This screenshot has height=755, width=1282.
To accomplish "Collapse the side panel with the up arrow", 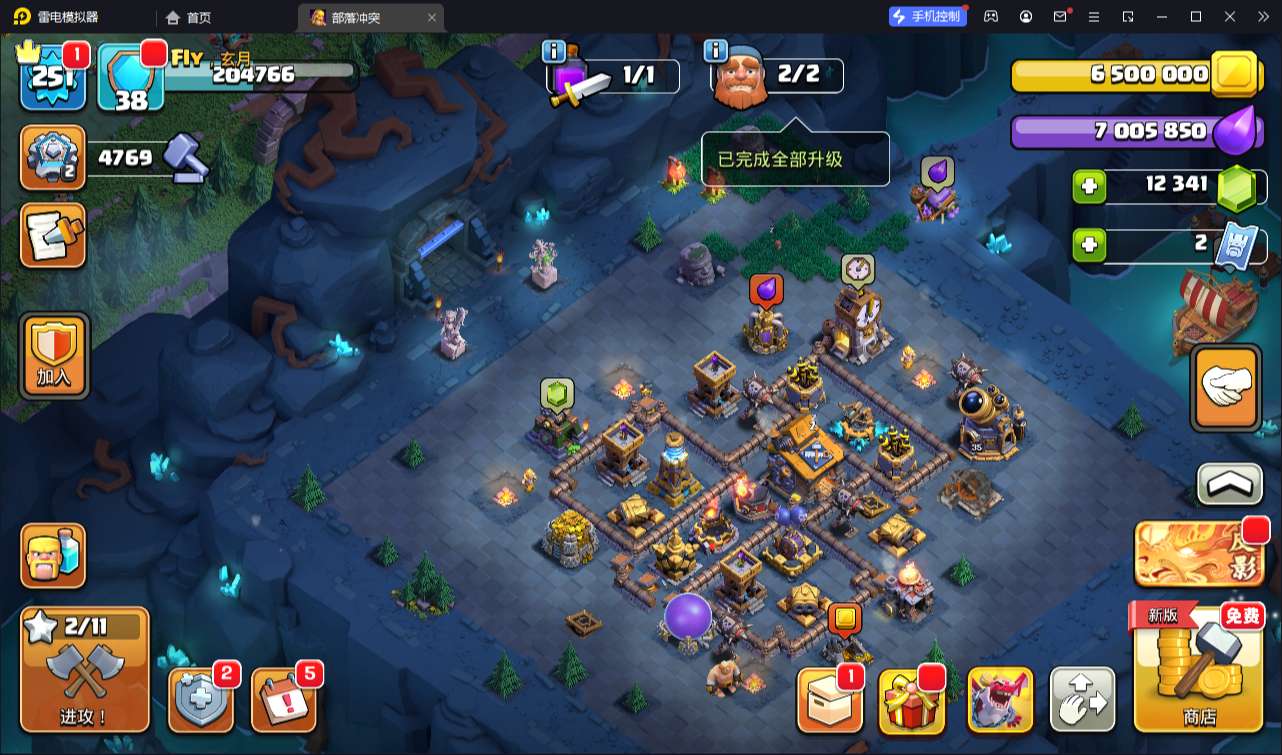I will coord(1229,484).
